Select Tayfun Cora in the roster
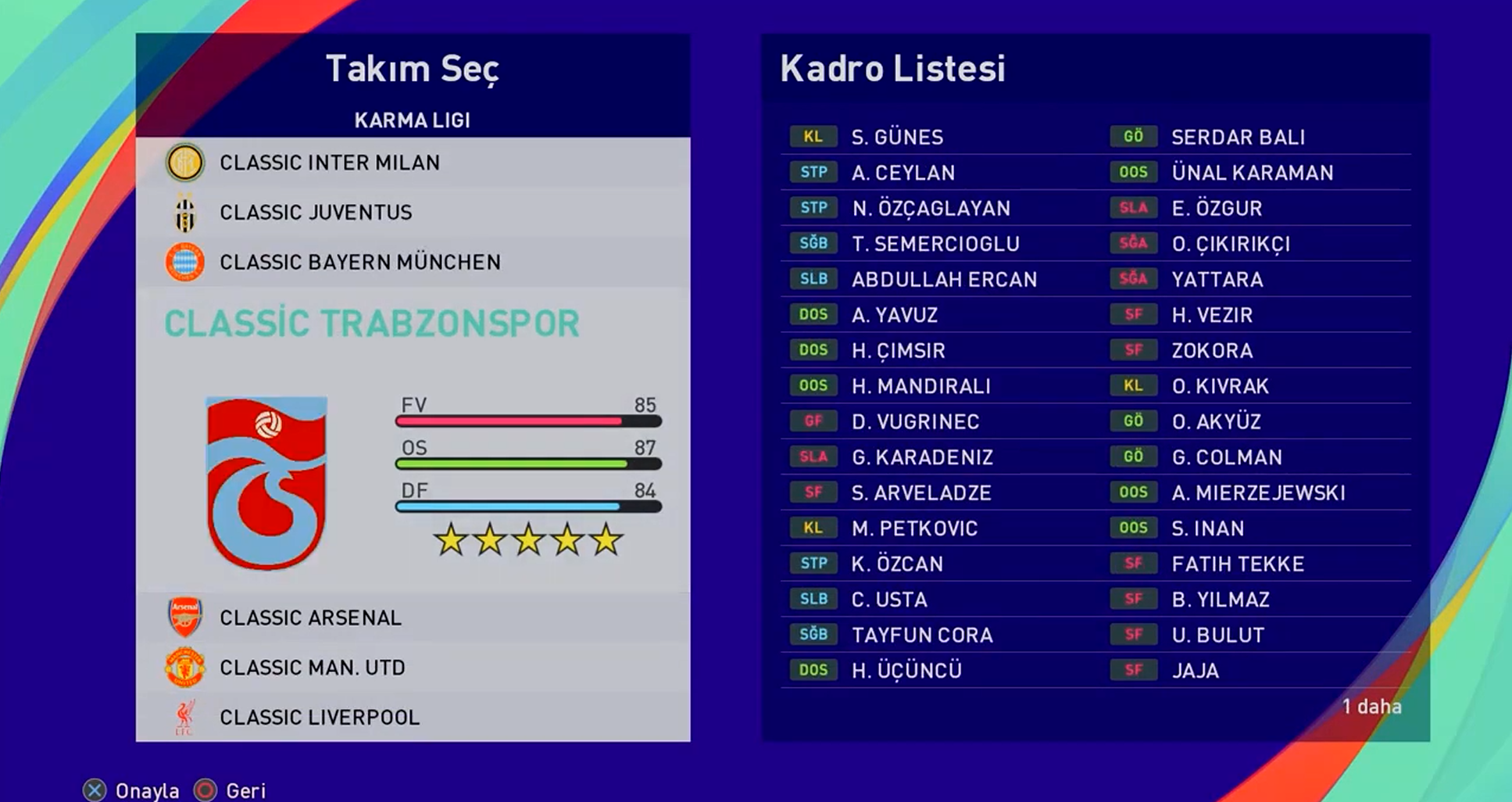Viewport: 1512px width, 802px height. coord(922,636)
